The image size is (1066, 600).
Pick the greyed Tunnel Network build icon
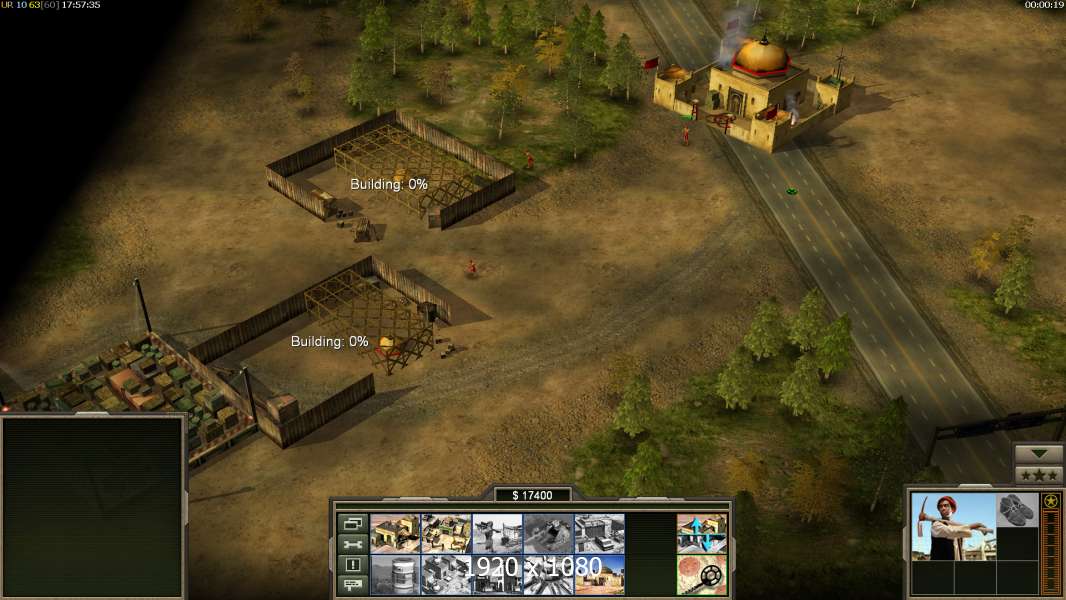[x=548, y=534]
